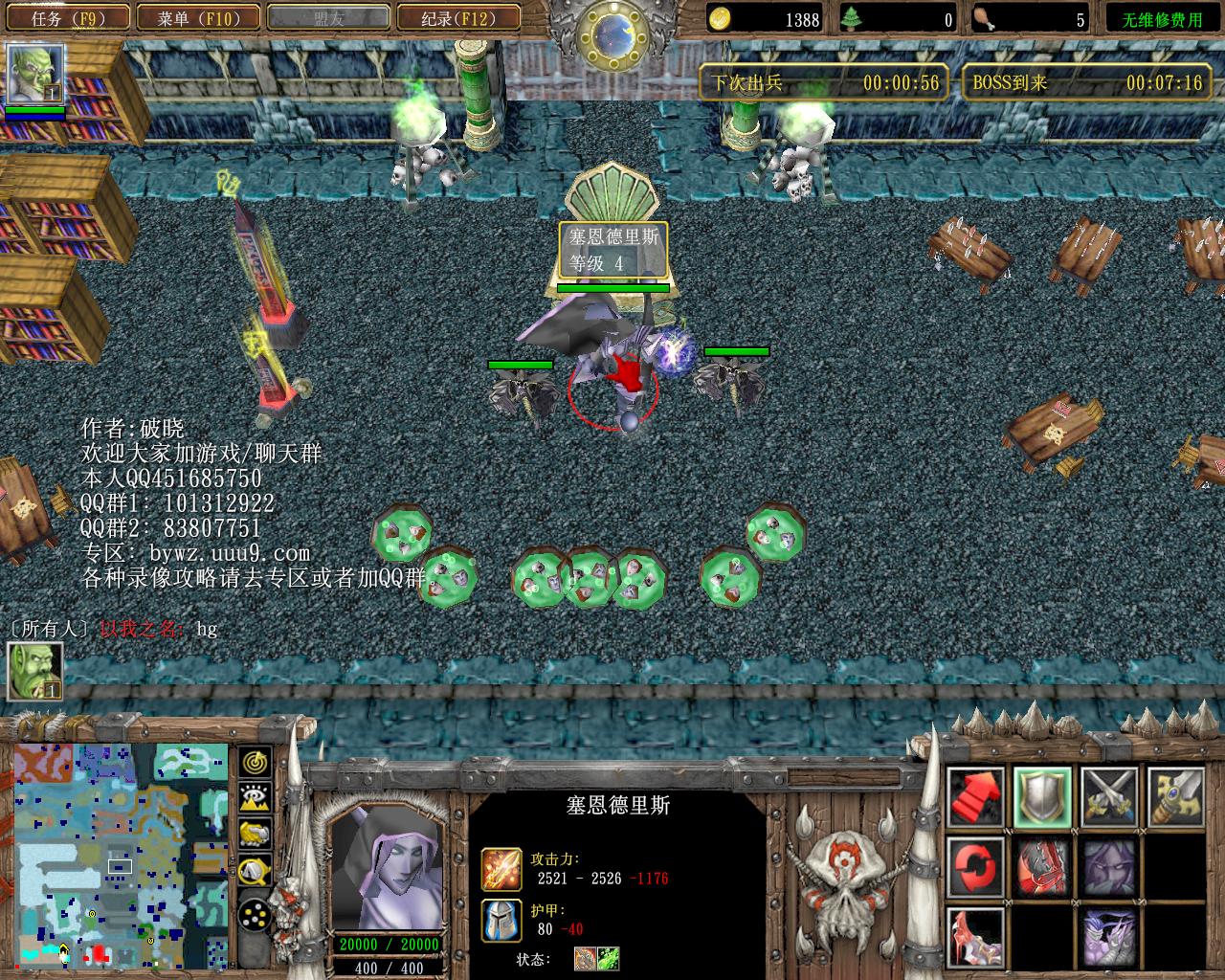Click the Stop command red circular arrows
The image size is (1225, 980).
click(x=976, y=865)
